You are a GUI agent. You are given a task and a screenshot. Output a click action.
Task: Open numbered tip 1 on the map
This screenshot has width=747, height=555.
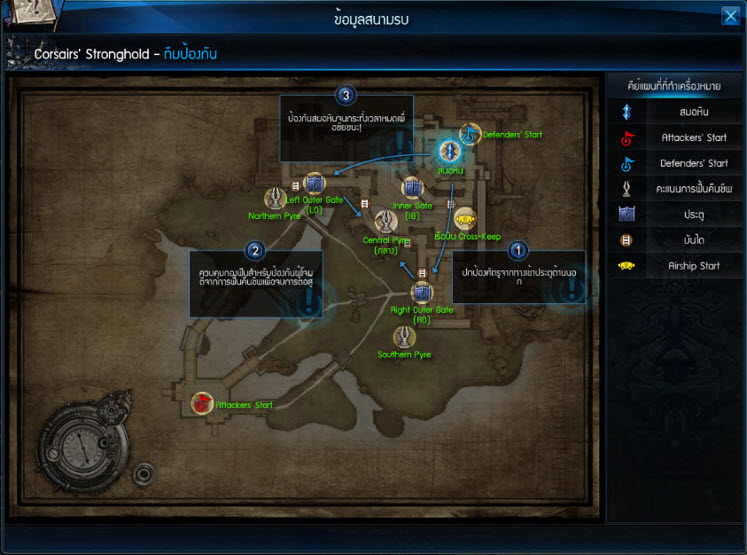click(517, 250)
